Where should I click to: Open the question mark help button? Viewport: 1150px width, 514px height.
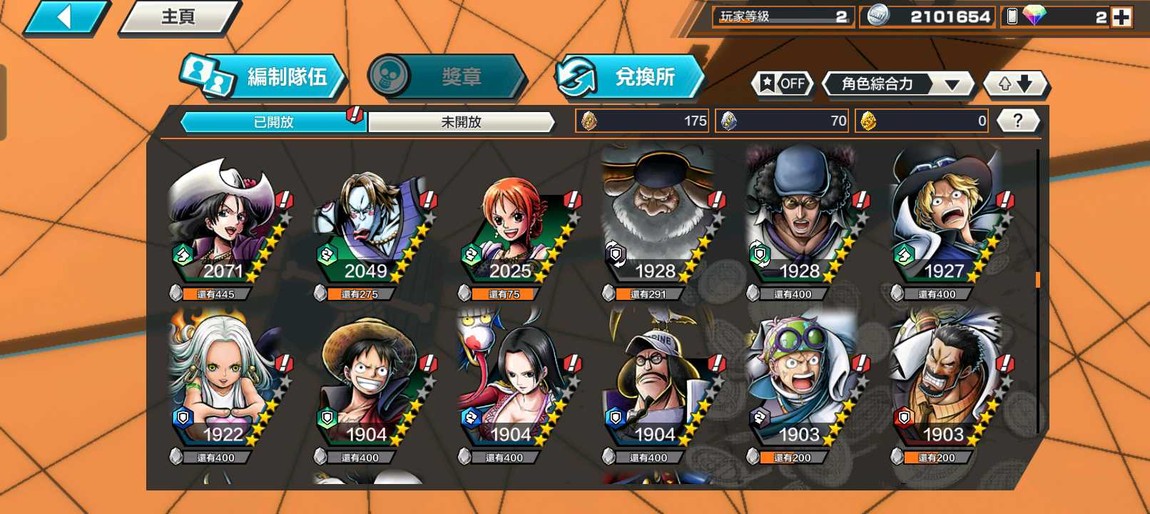pyautogui.click(x=1017, y=121)
